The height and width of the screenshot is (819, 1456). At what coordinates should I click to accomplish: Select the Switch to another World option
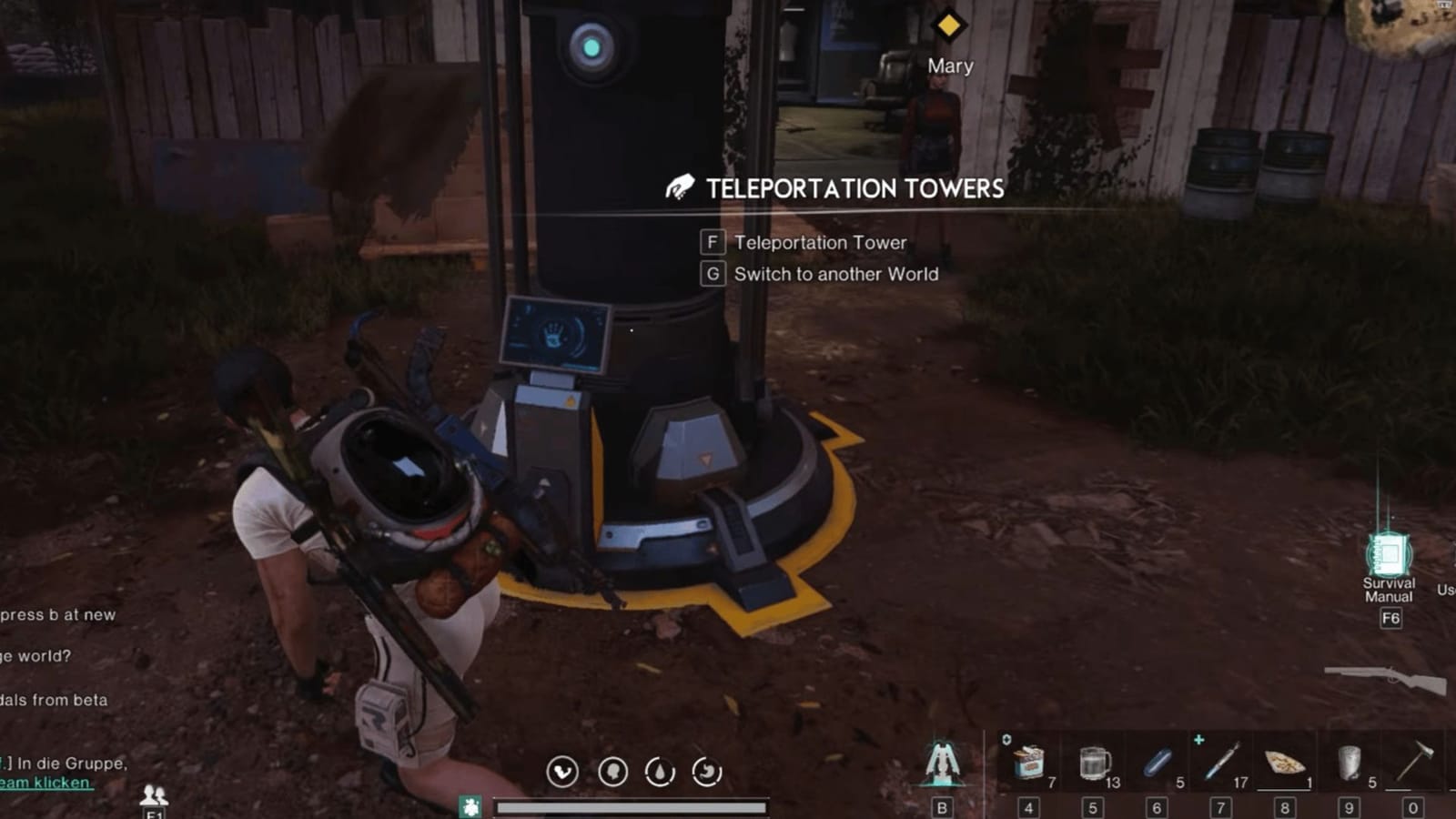835,273
